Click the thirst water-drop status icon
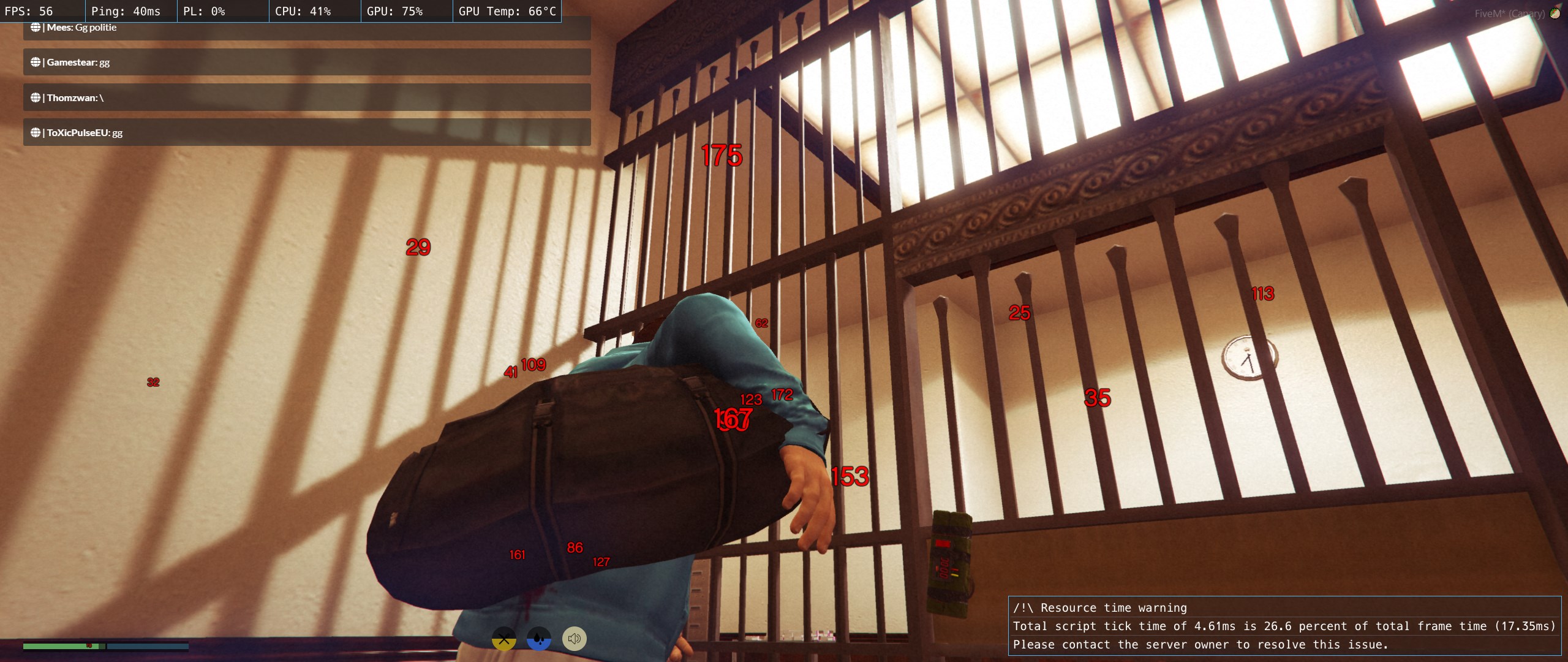 click(x=538, y=639)
